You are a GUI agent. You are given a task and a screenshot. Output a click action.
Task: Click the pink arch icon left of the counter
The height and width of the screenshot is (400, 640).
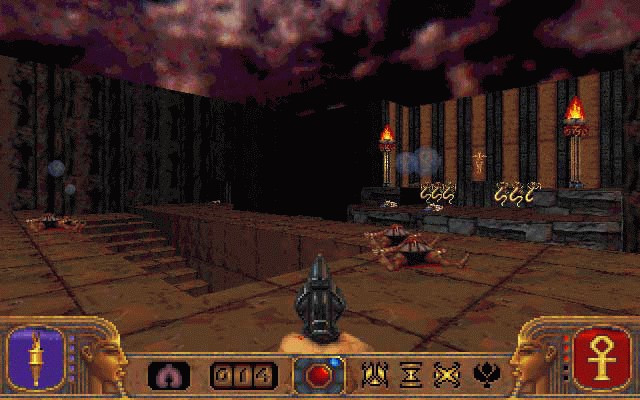(169, 376)
